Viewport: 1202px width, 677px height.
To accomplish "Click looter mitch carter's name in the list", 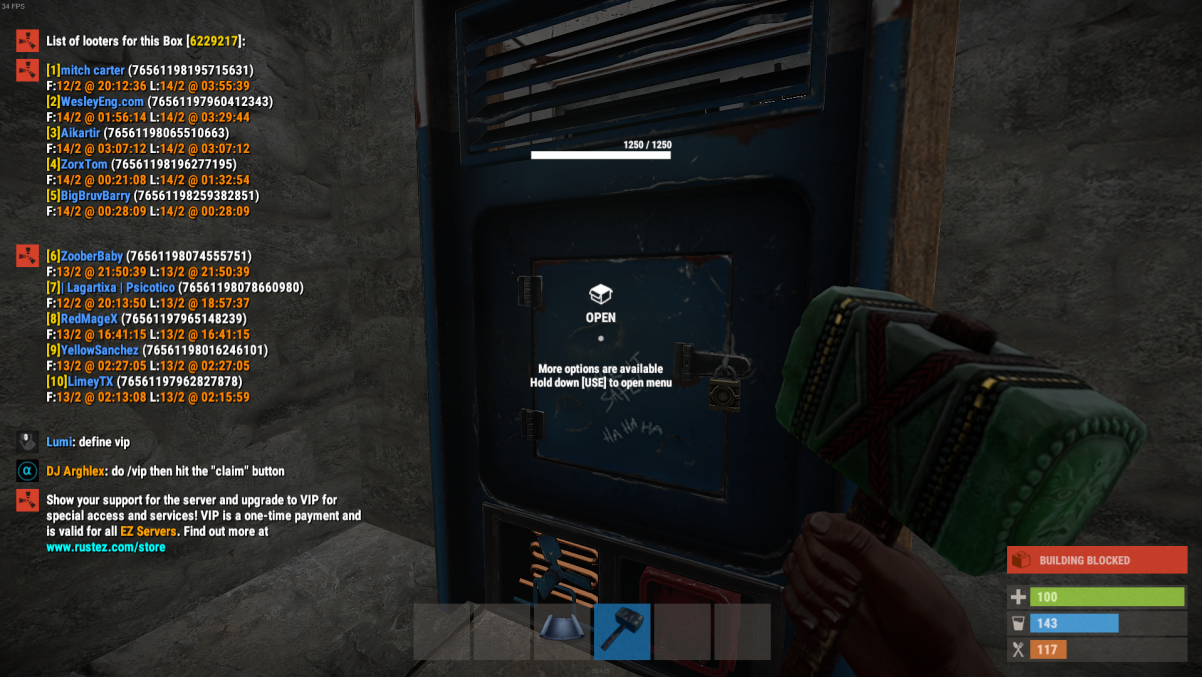I will (x=93, y=71).
